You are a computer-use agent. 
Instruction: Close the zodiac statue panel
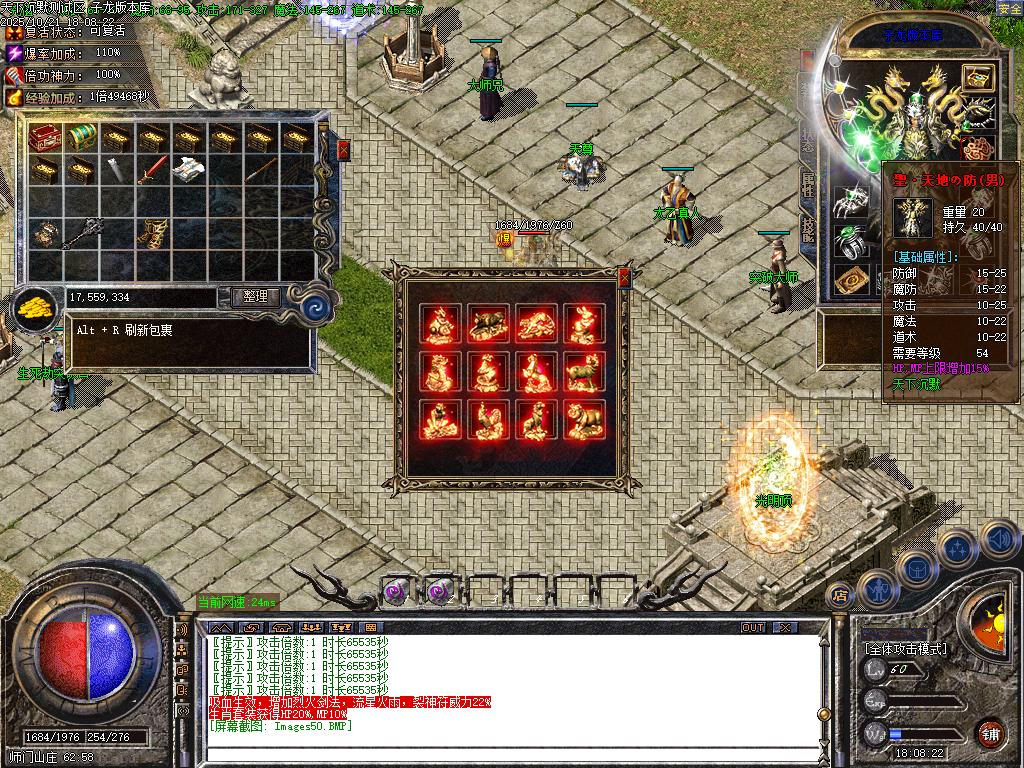click(x=625, y=278)
